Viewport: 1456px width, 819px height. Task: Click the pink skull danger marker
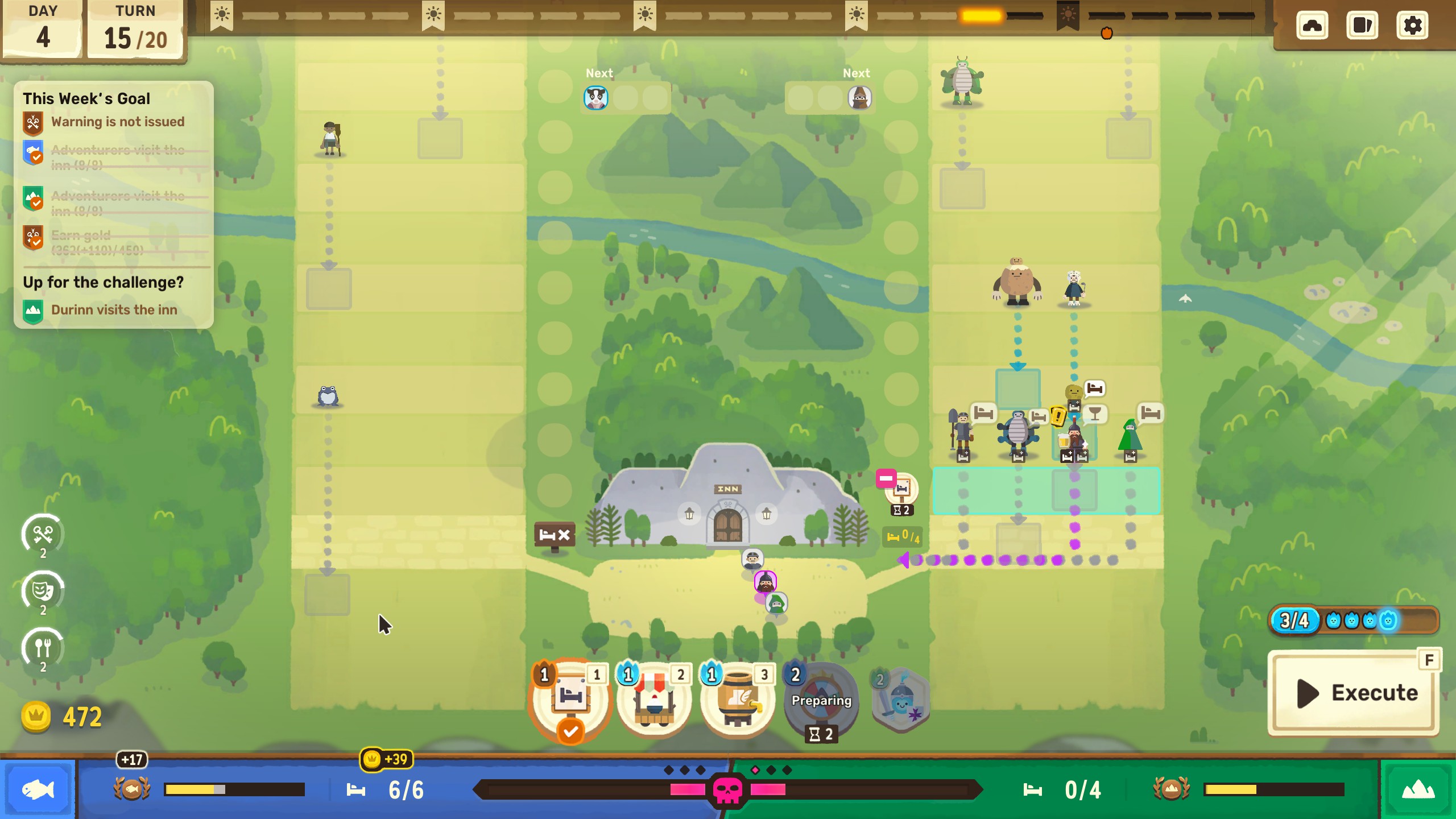pos(727,790)
